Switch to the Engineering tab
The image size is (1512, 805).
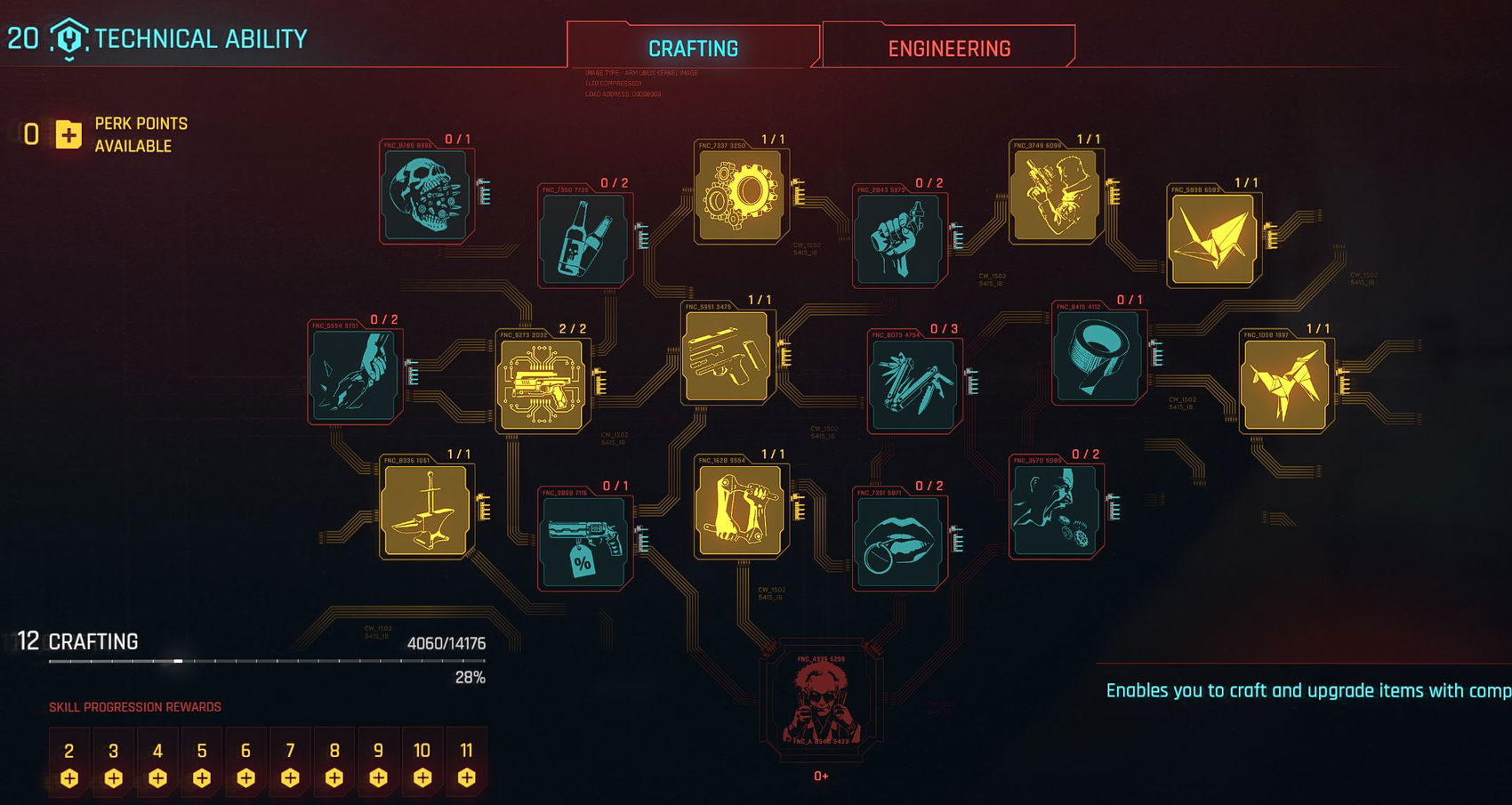coord(949,48)
